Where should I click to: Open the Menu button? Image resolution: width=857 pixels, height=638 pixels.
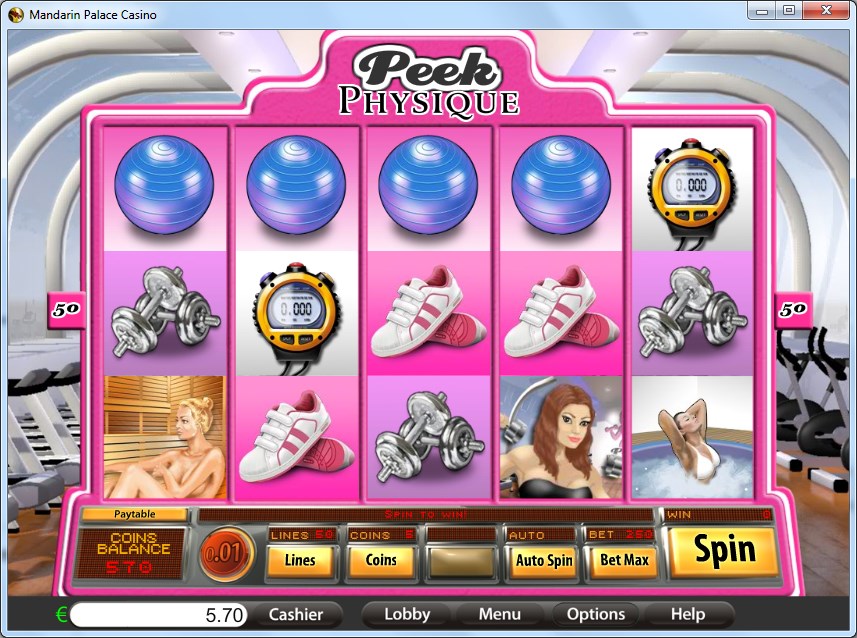pos(499,614)
